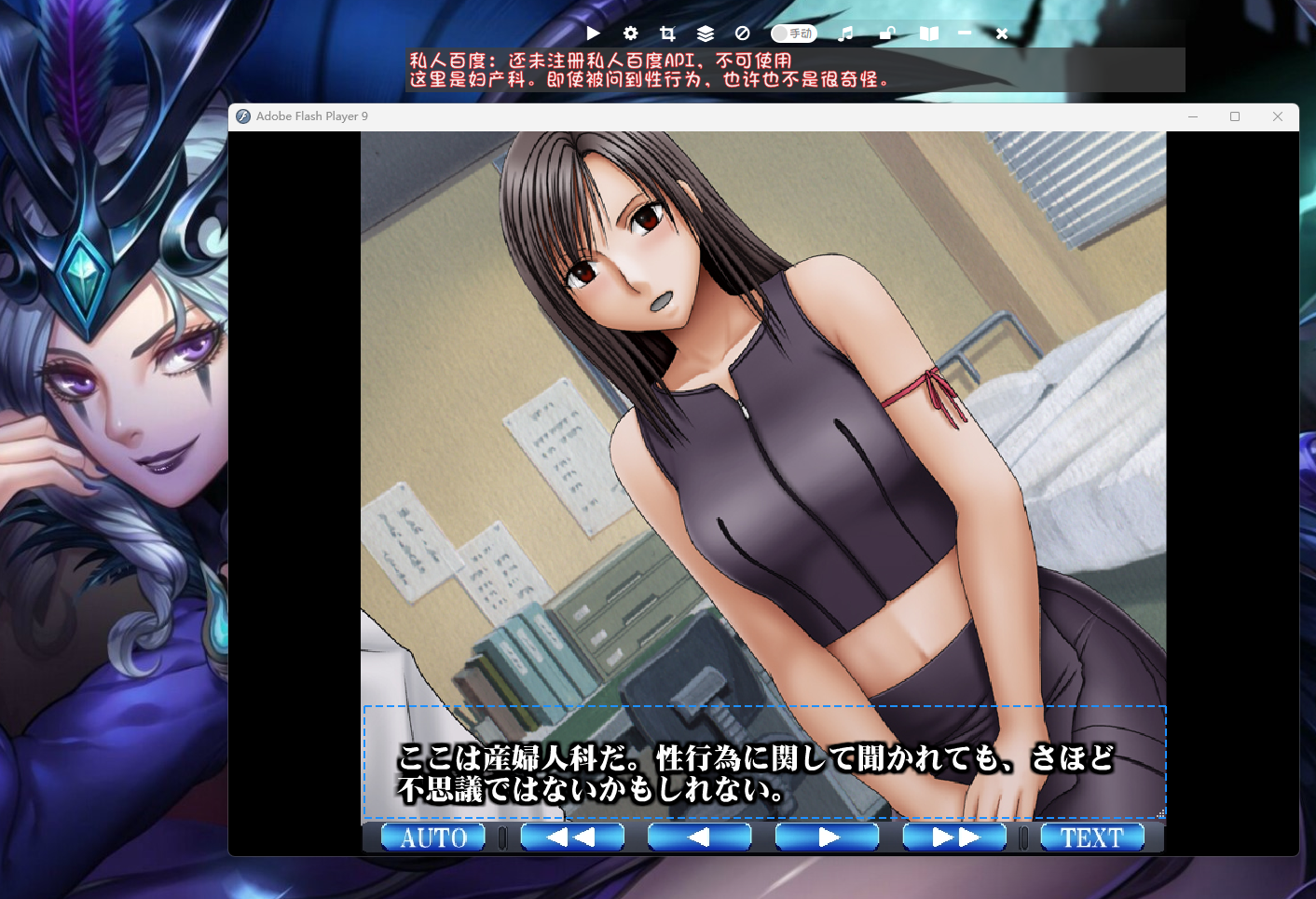The image size is (1316, 899).
Task: Maximize the Adobe Flash Player window
Action: pos(1235,116)
